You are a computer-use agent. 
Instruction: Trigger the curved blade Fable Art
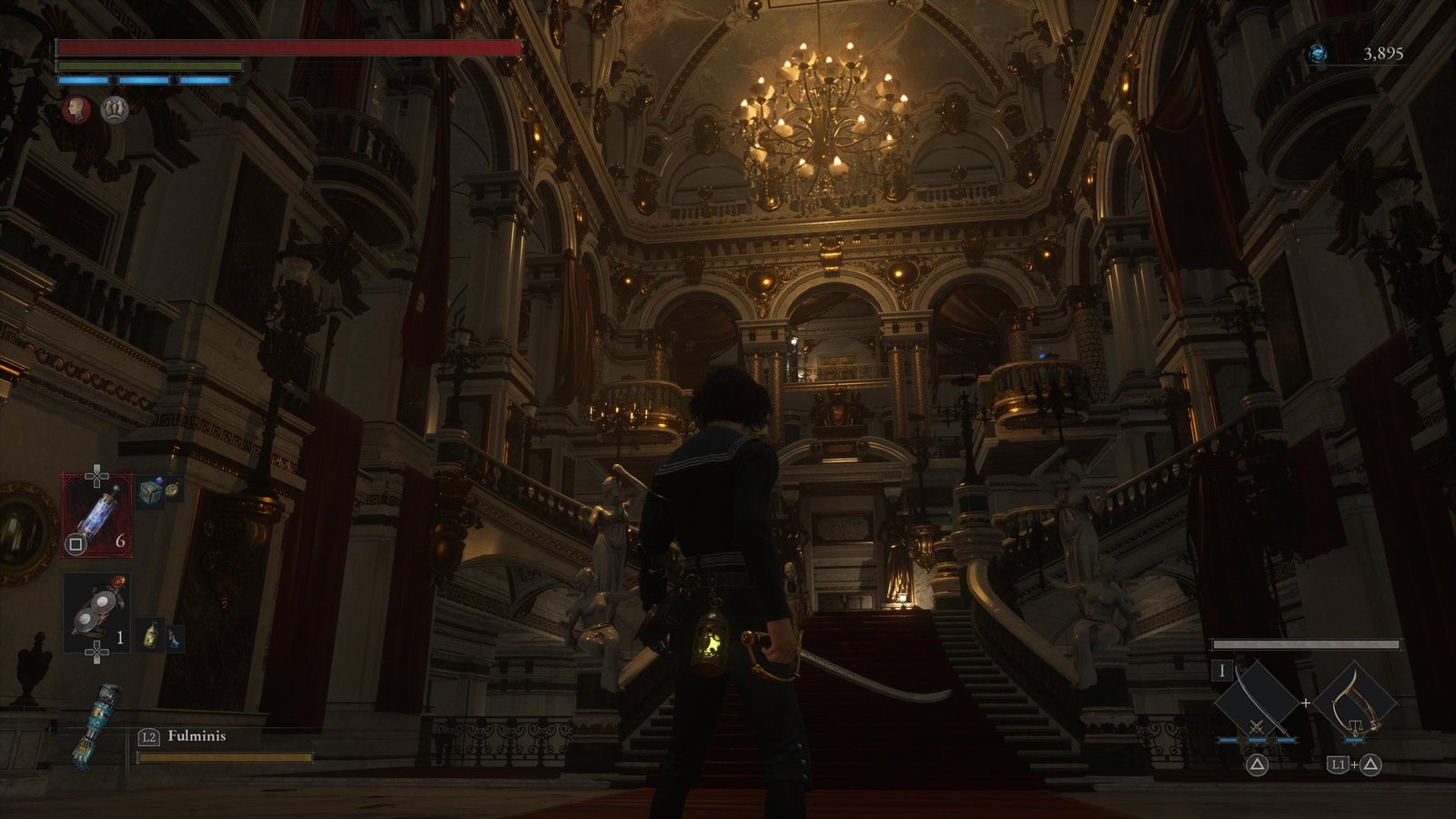[x=1257, y=702]
